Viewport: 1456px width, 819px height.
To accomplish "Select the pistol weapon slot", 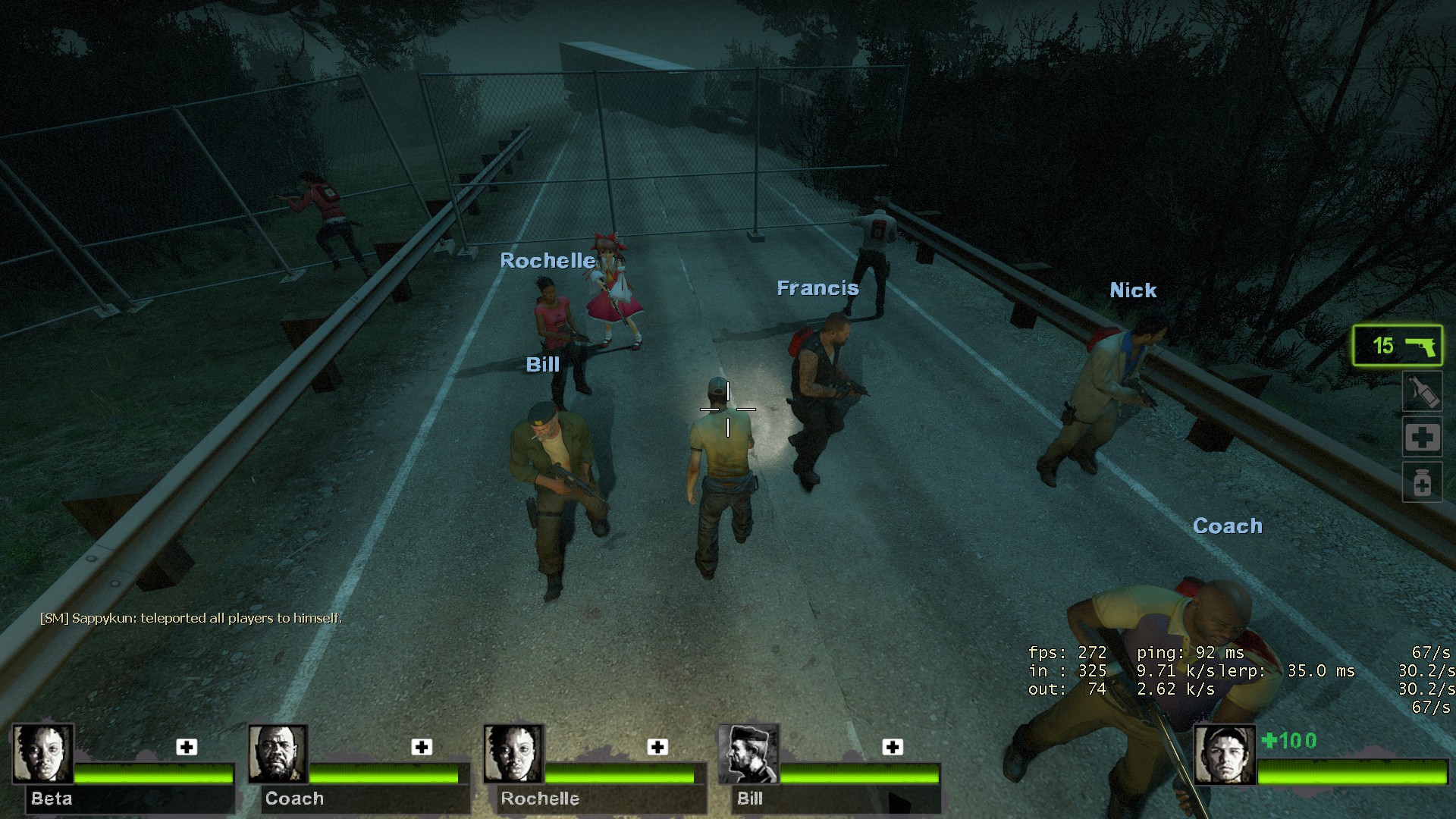I will (1398, 346).
